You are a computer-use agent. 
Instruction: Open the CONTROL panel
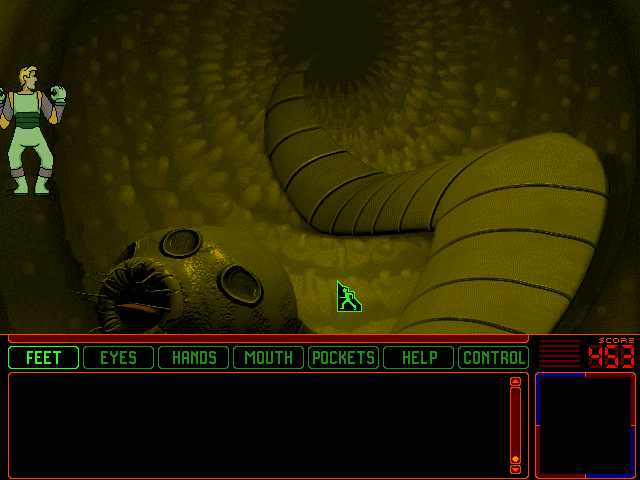click(493, 357)
